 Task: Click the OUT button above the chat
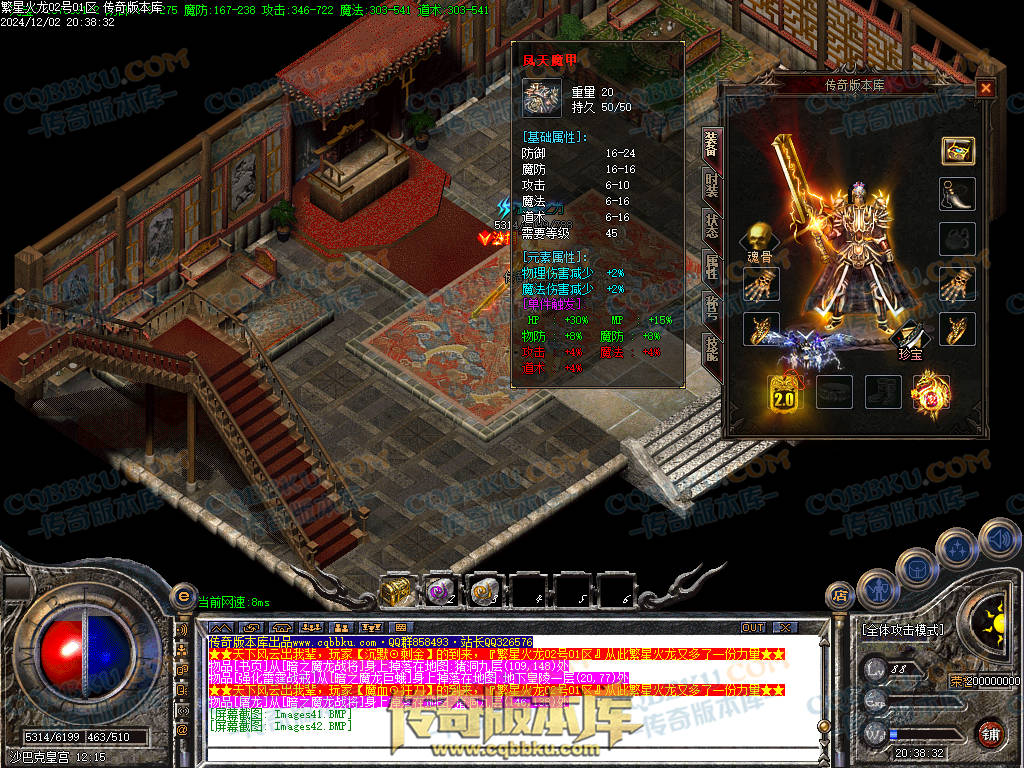[752, 627]
